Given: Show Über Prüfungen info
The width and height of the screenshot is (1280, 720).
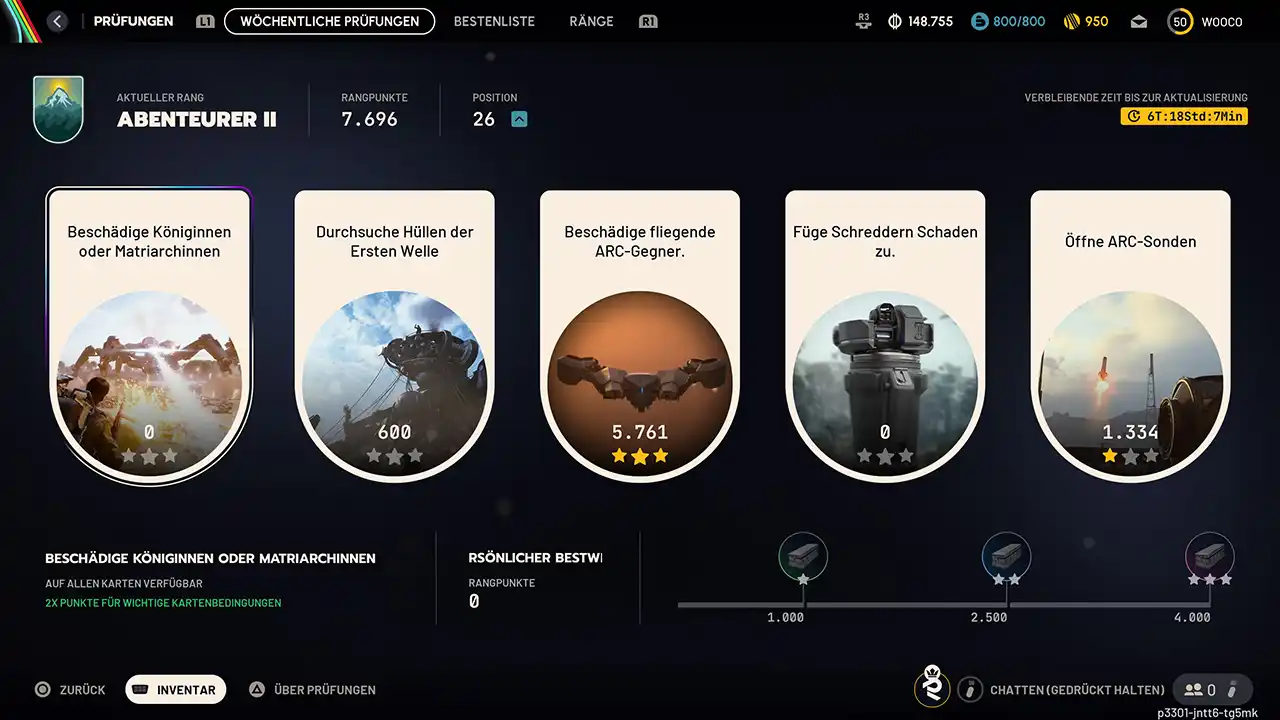Looking at the screenshot, I should pos(312,689).
